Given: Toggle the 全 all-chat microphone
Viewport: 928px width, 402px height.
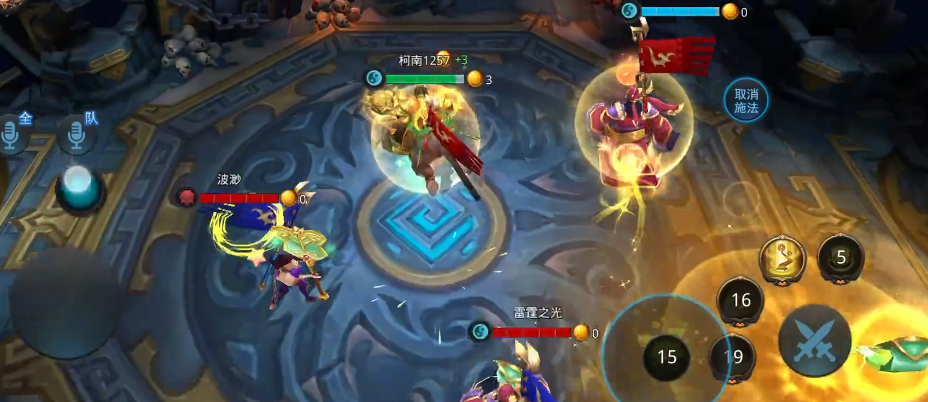Looking at the screenshot, I should point(12,132).
